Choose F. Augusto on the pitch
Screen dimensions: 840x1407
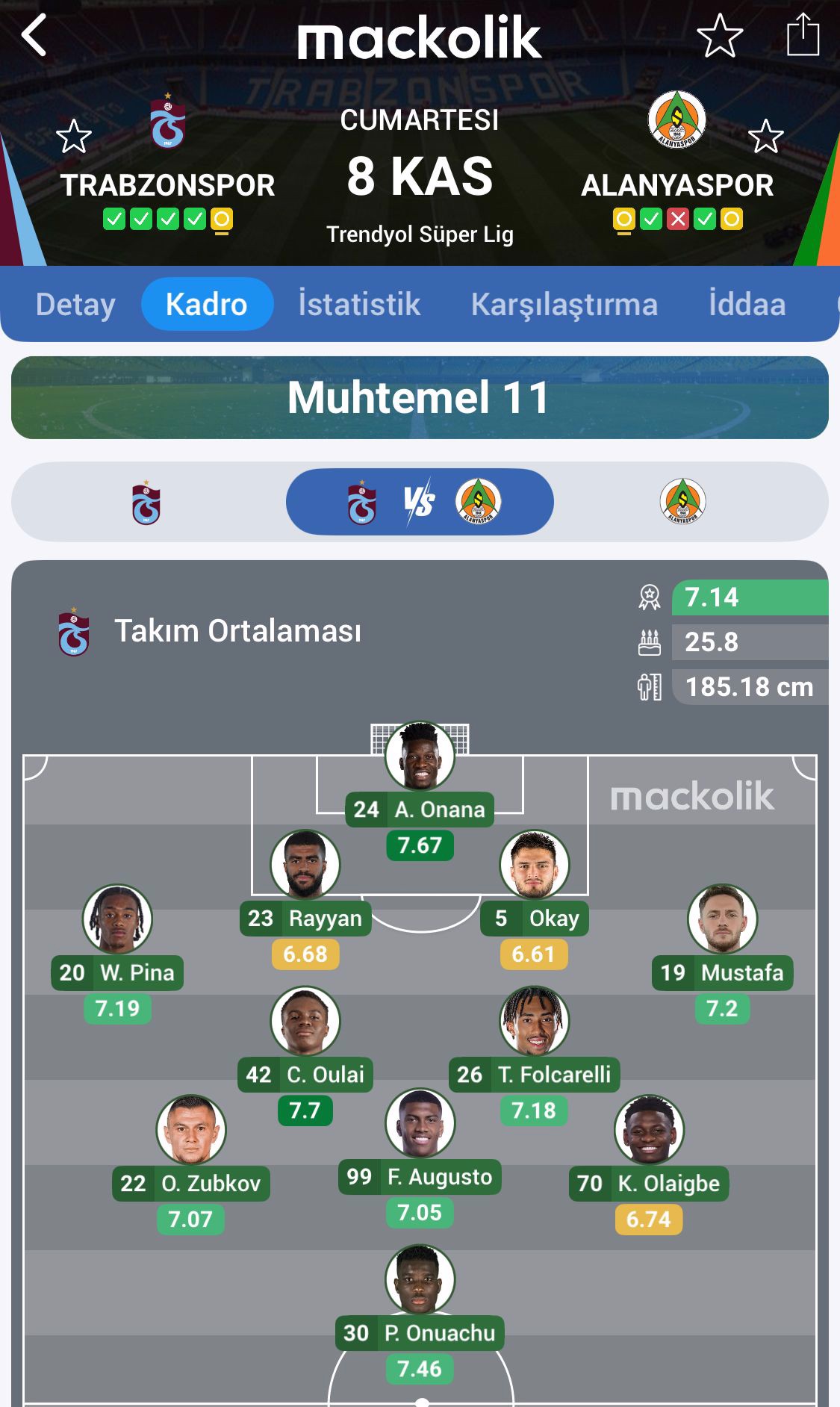coord(420,1124)
